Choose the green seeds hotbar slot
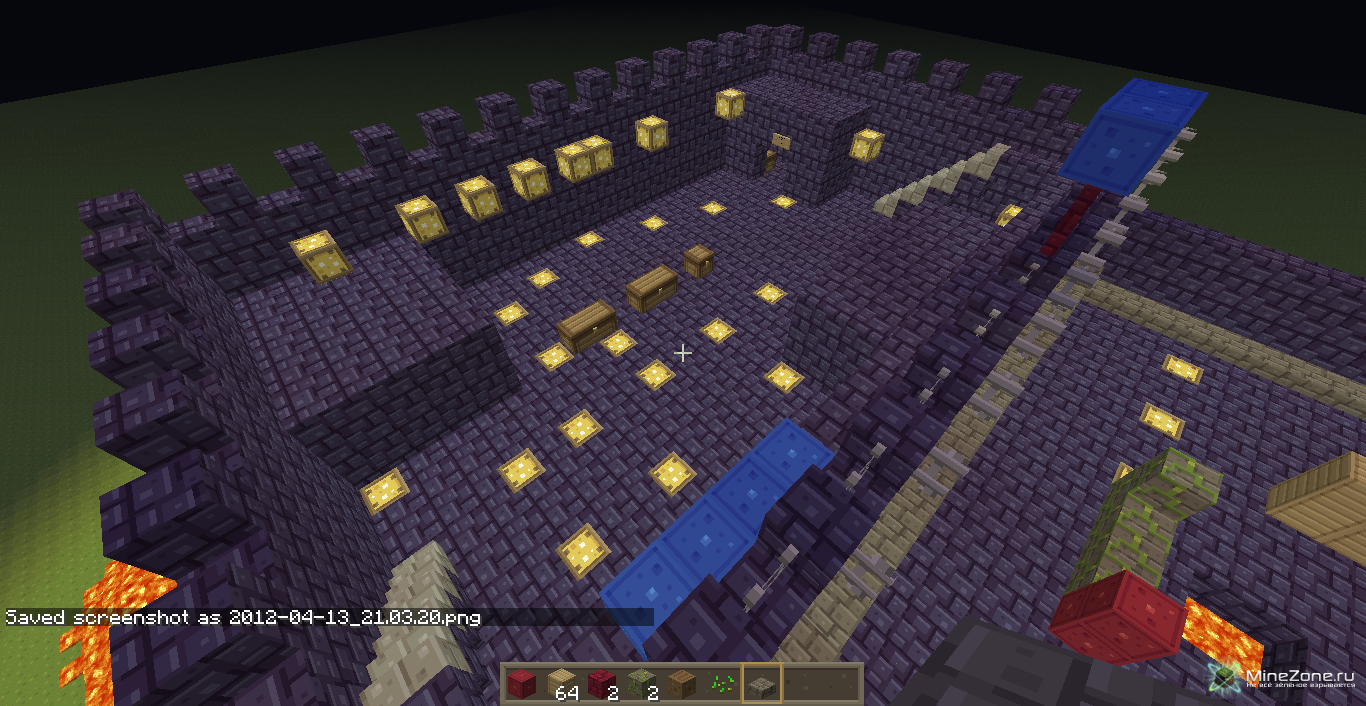The height and width of the screenshot is (706, 1366). pos(721,684)
